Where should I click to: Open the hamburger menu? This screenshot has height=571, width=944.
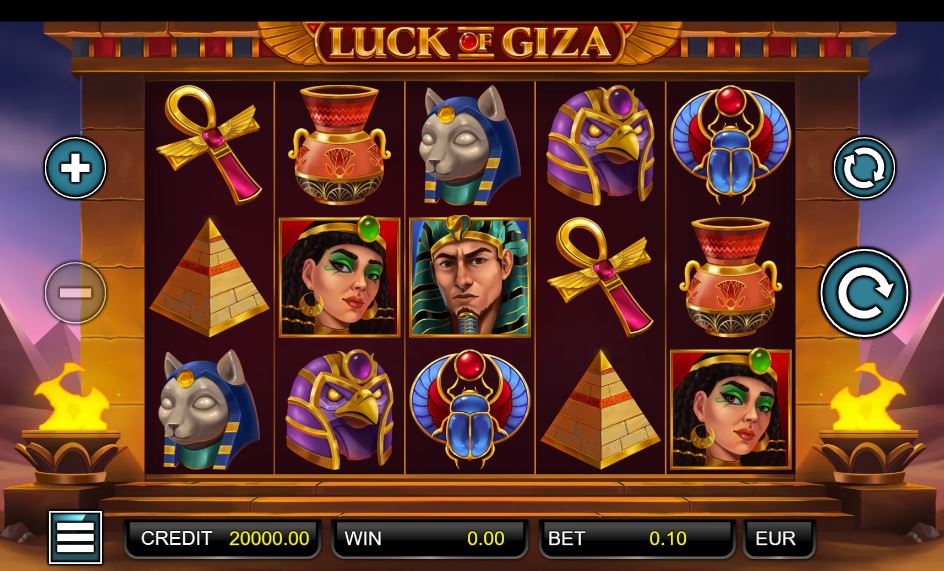click(x=75, y=538)
